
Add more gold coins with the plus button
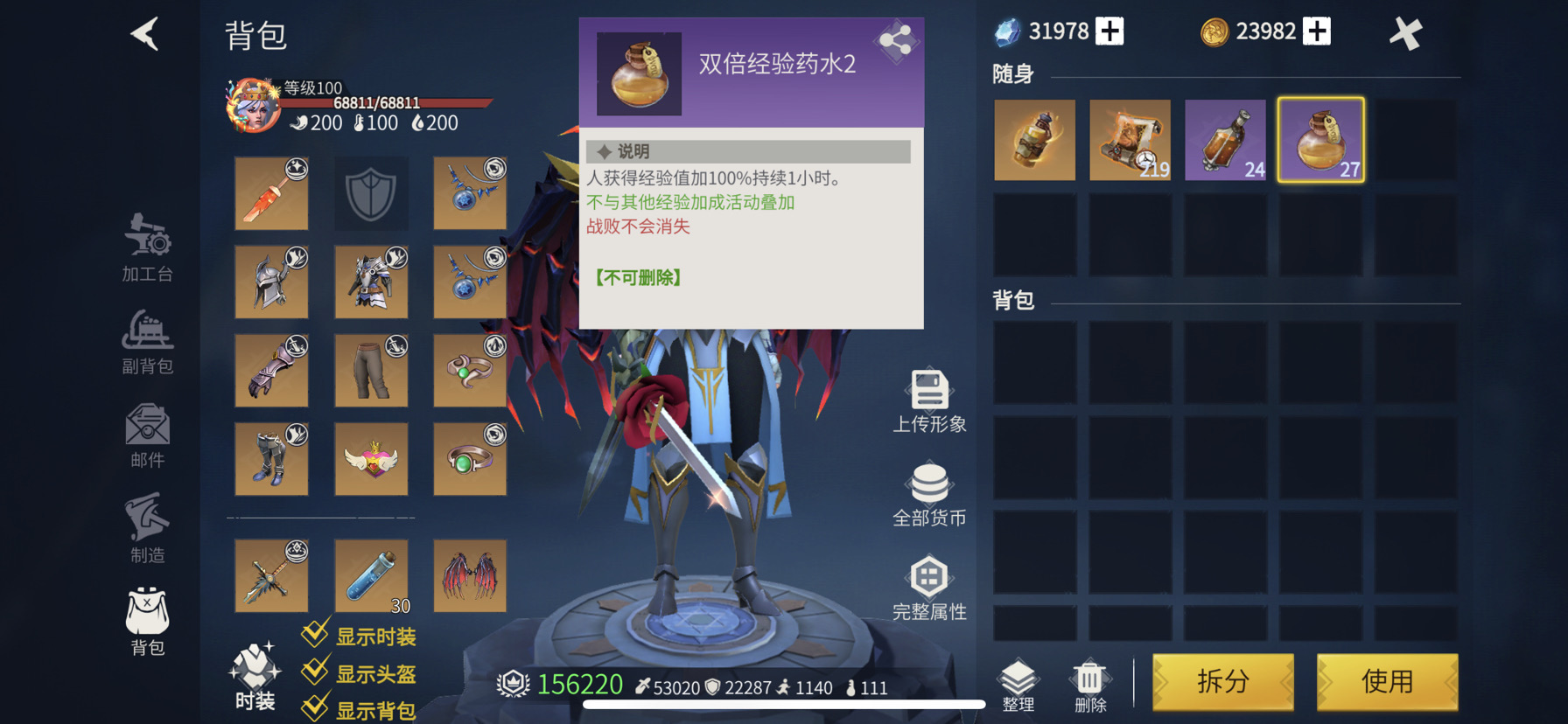[x=1316, y=31]
